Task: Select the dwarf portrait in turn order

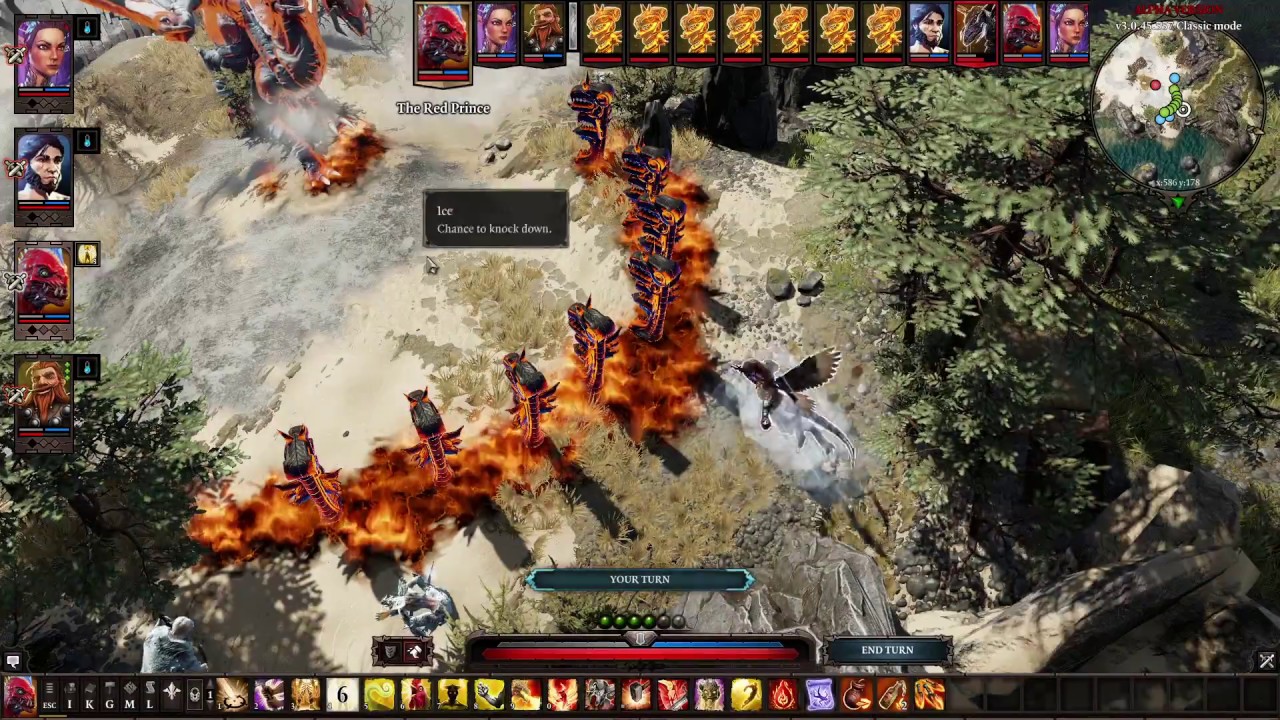Action: tap(544, 30)
